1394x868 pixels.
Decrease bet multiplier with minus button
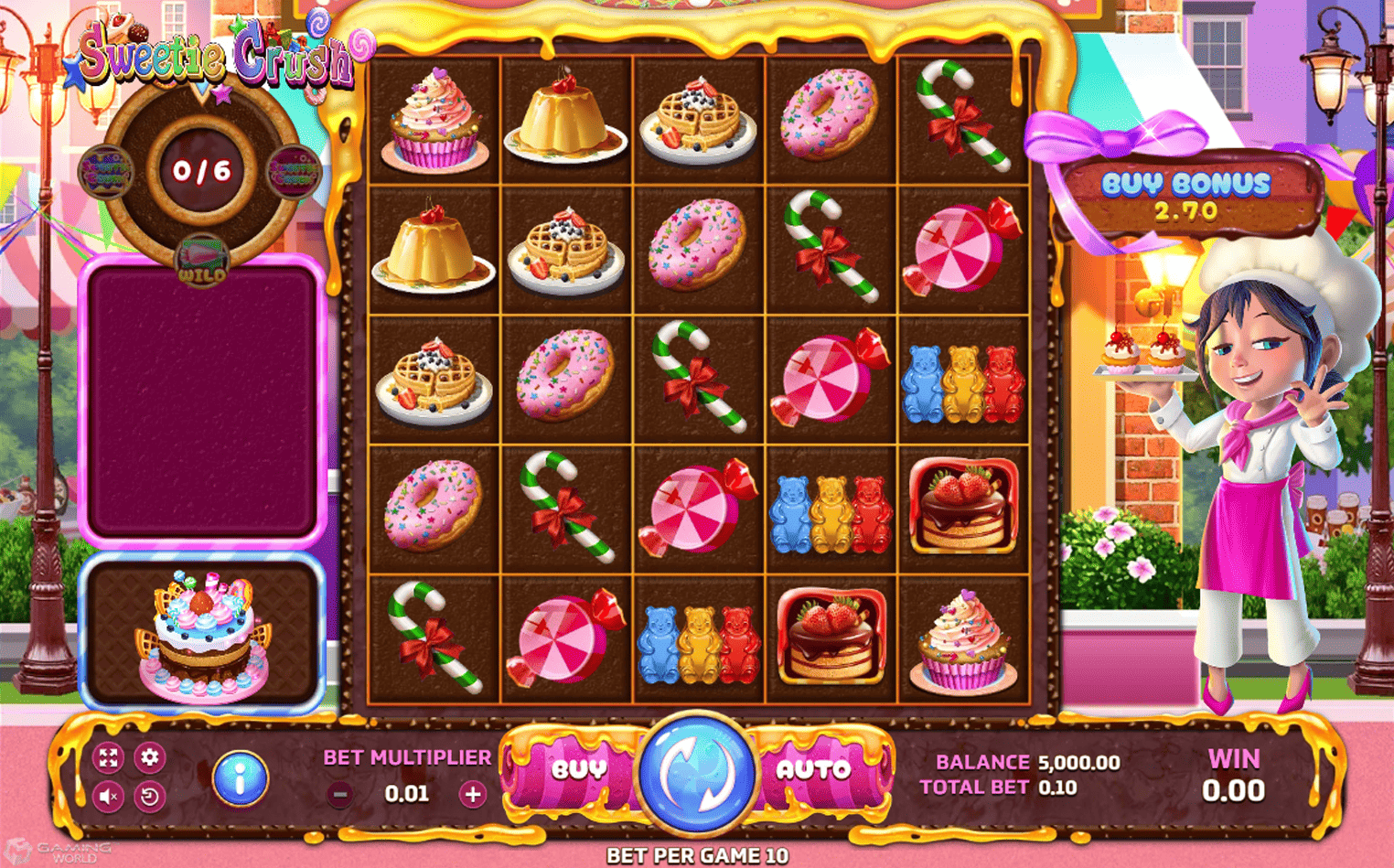[x=340, y=793]
